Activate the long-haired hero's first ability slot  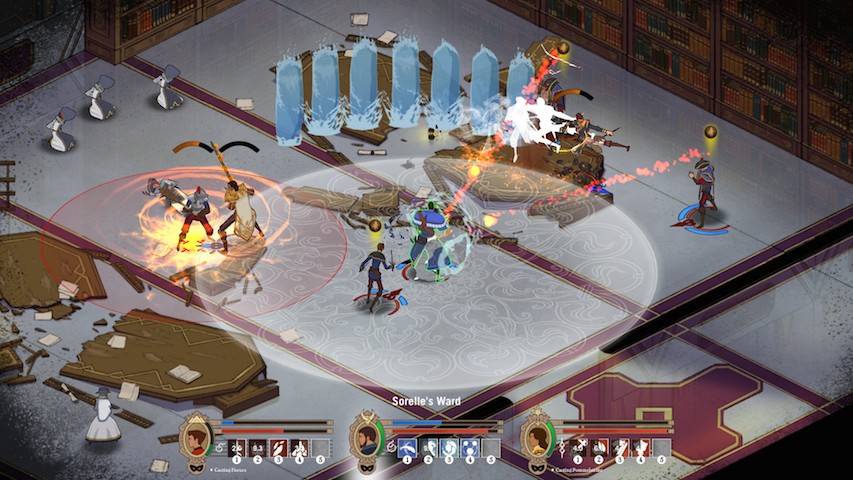pos(577,447)
